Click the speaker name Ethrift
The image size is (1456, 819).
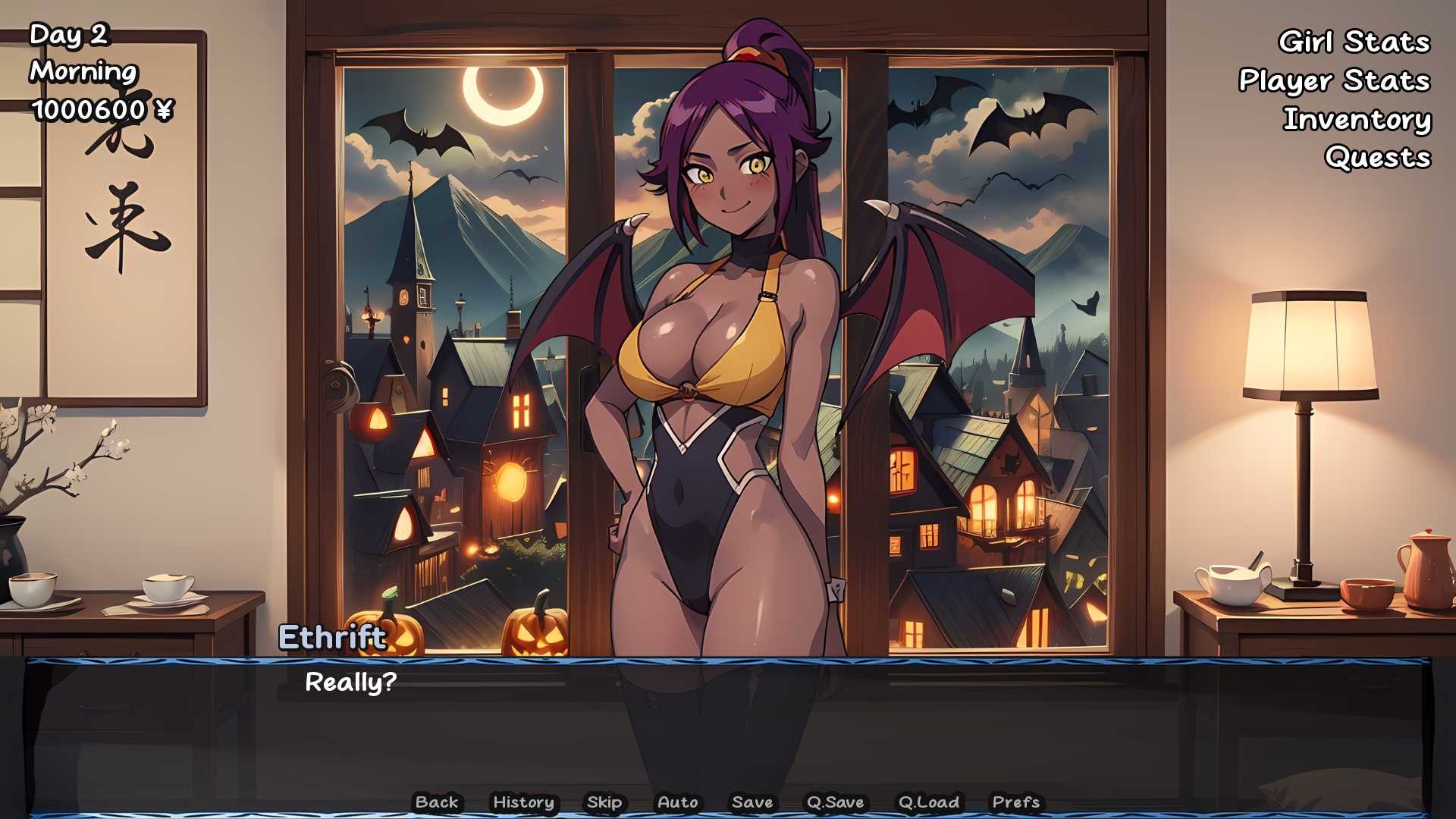tap(331, 638)
